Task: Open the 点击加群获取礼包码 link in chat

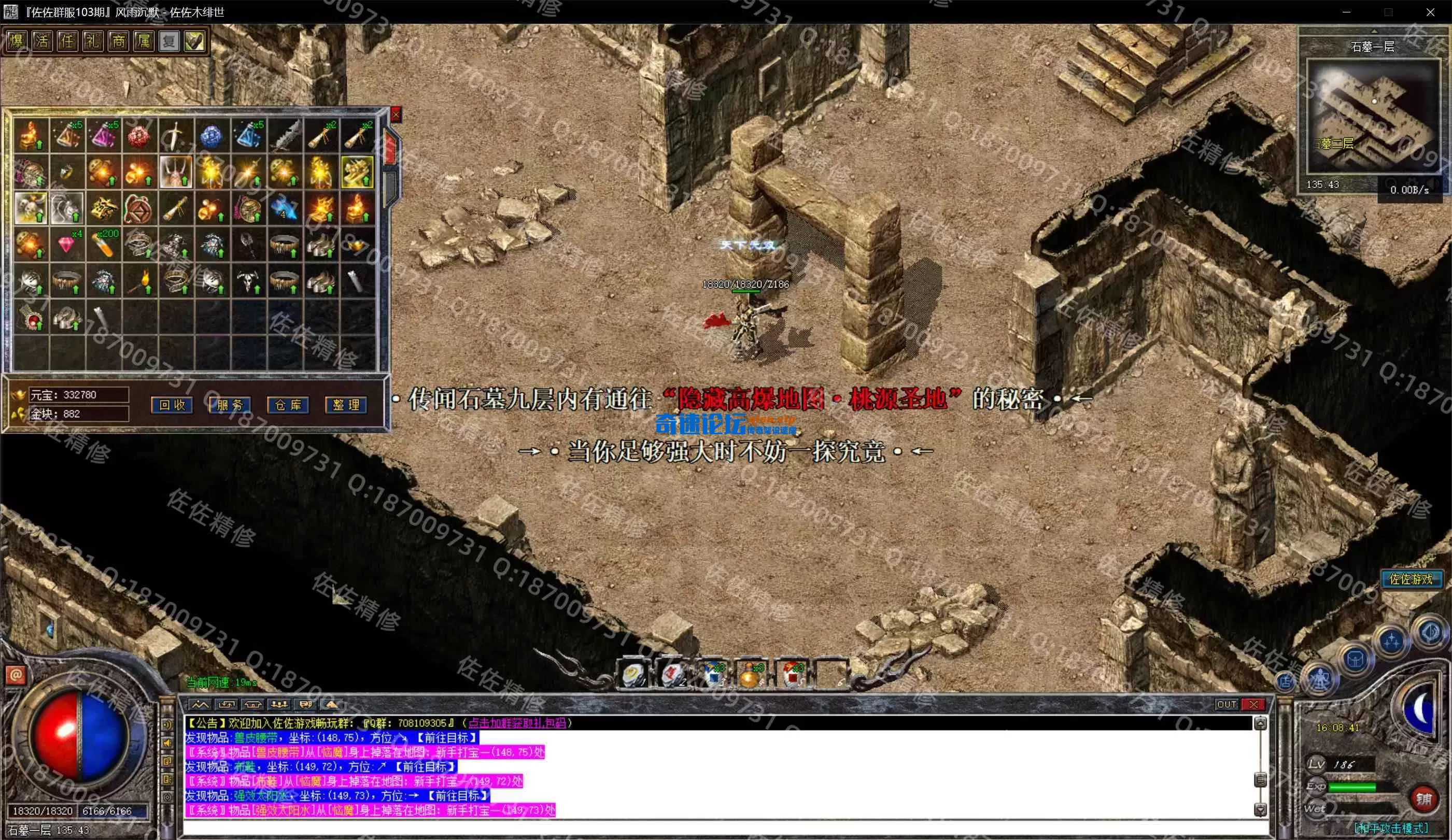Action: [517, 723]
